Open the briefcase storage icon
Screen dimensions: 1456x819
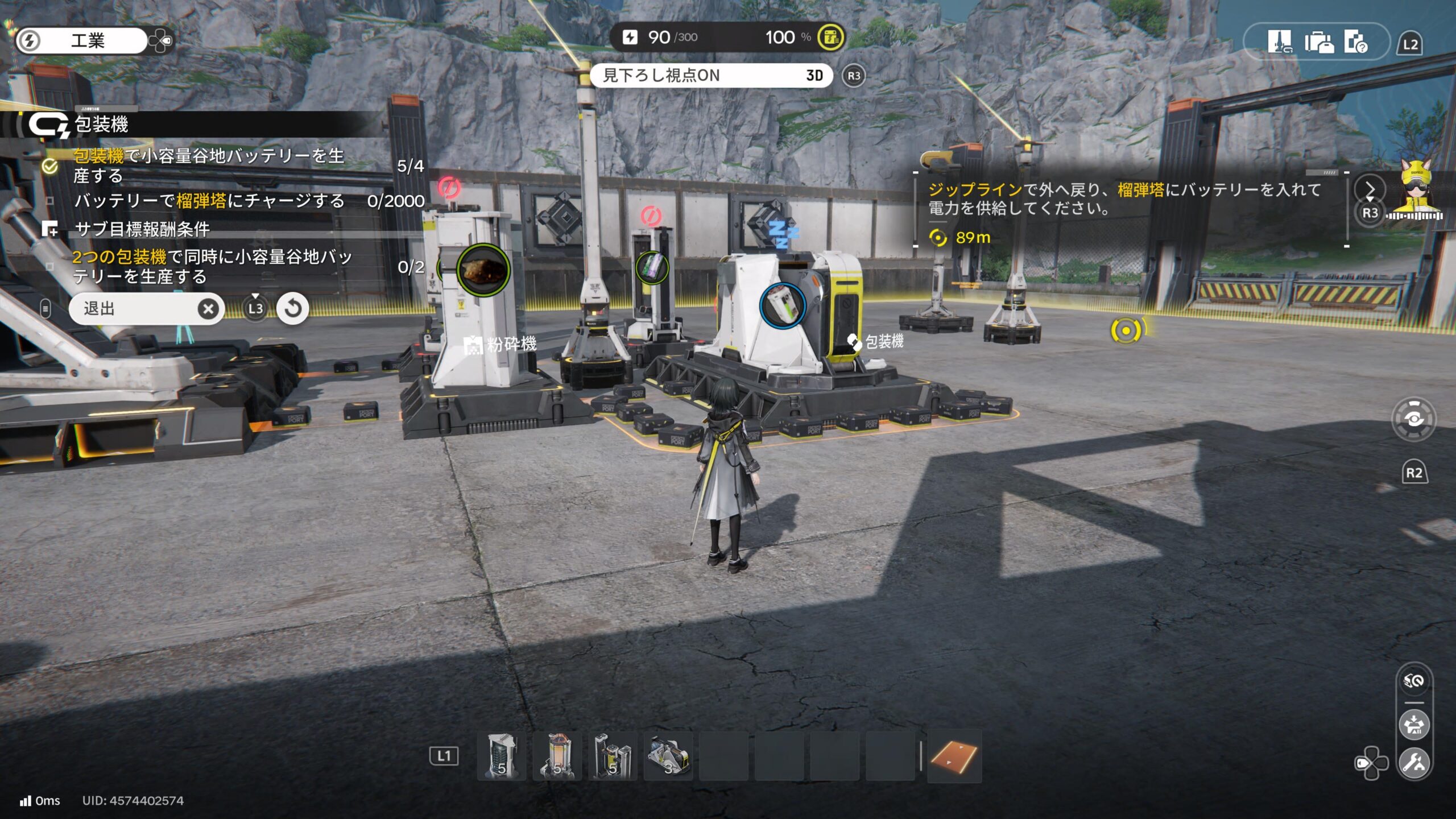pyautogui.click(x=1318, y=42)
